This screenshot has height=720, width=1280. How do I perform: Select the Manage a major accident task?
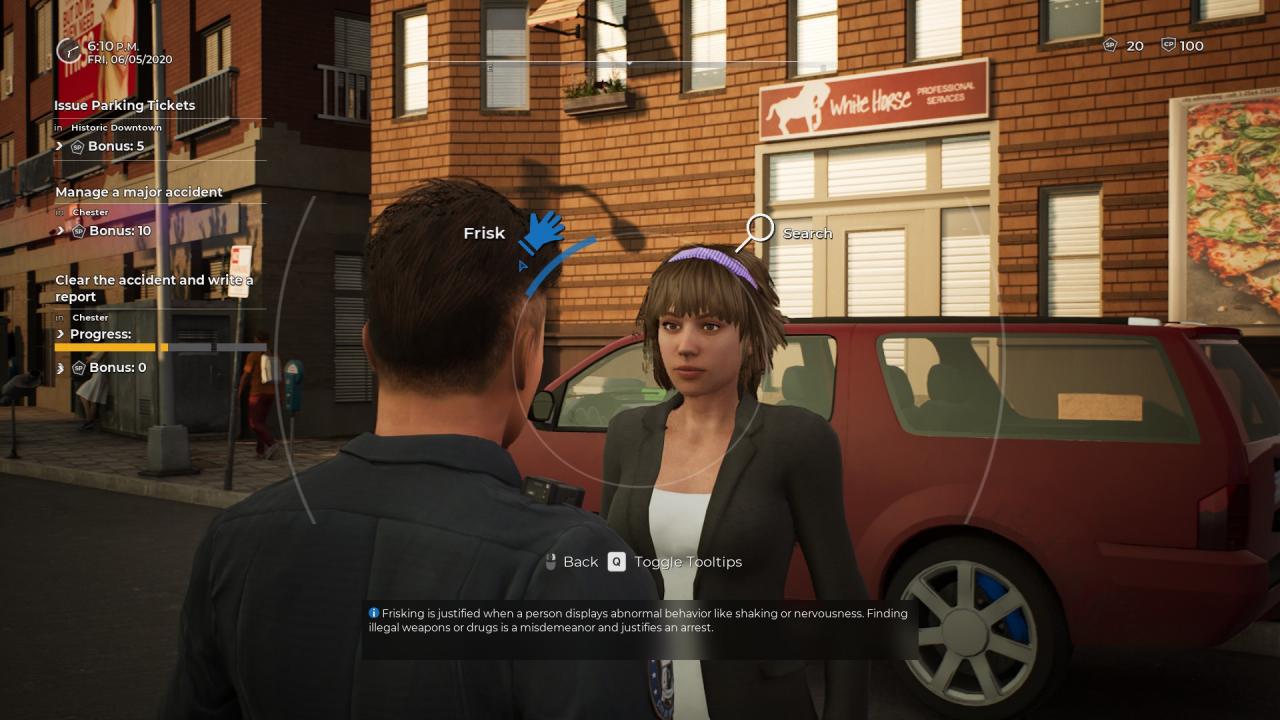[139, 192]
